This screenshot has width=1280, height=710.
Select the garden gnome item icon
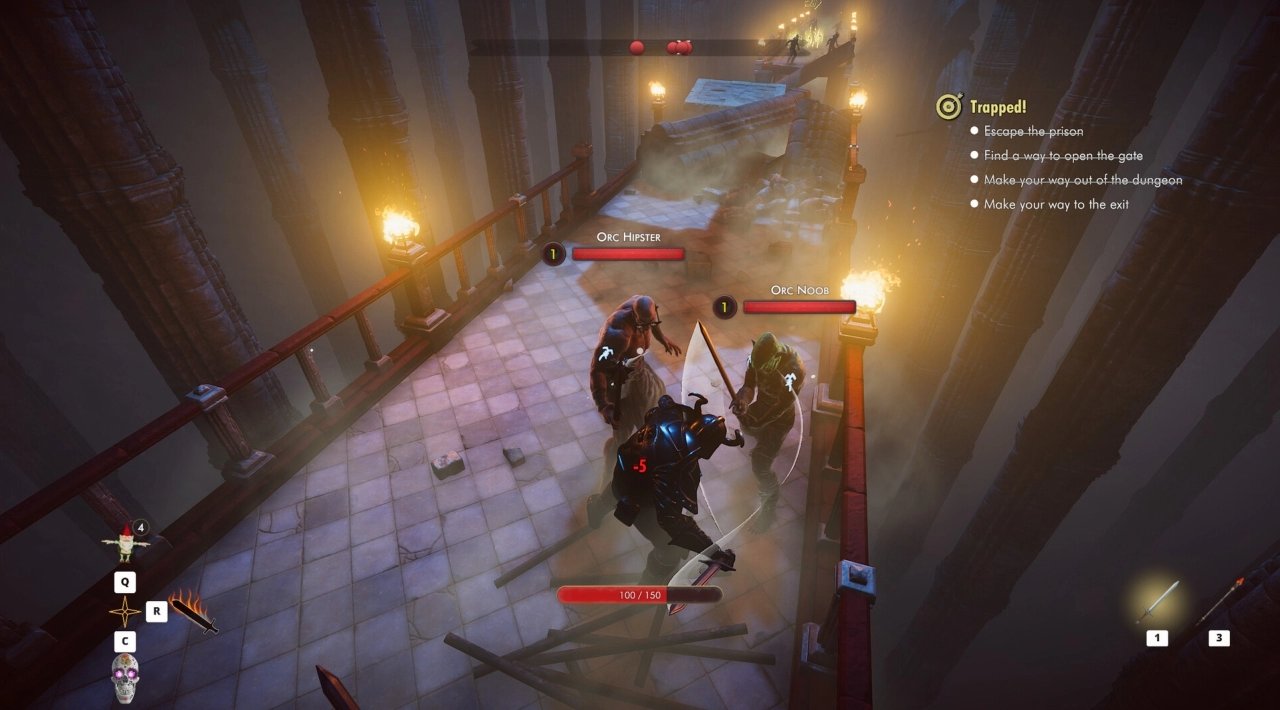(125, 544)
